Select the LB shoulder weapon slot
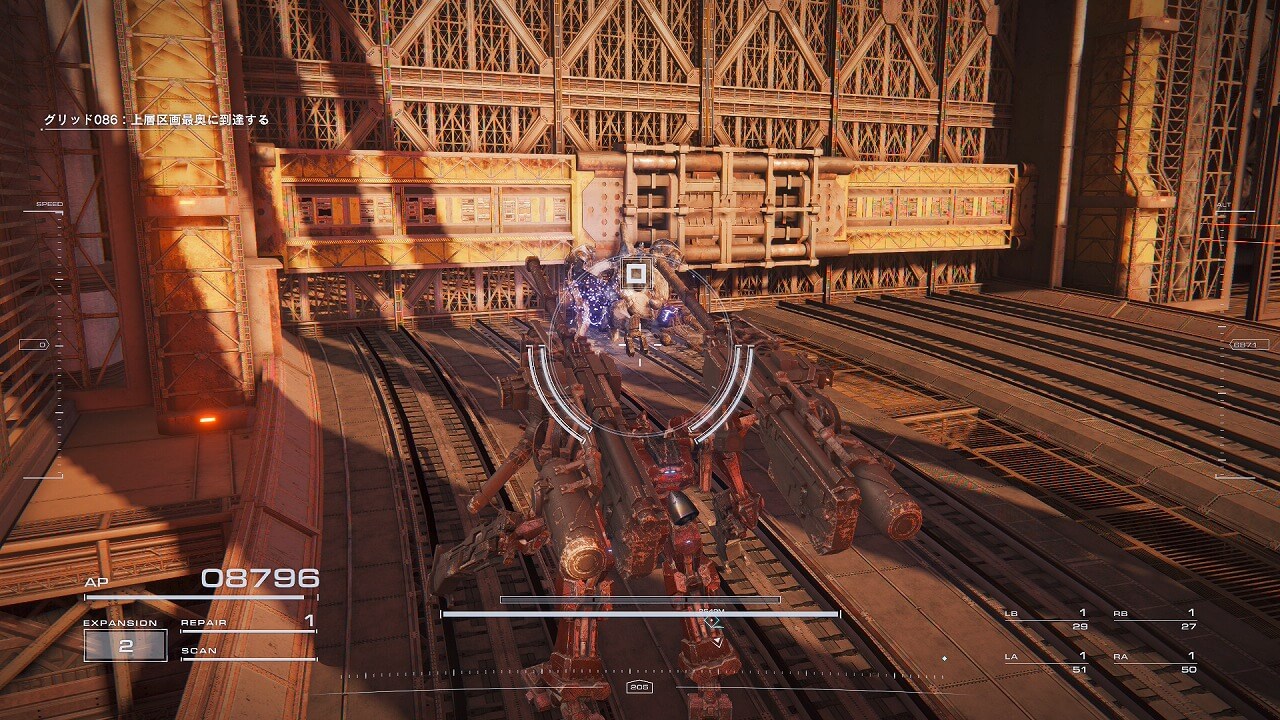The height and width of the screenshot is (720, 1280). [x=1046, y=619]
